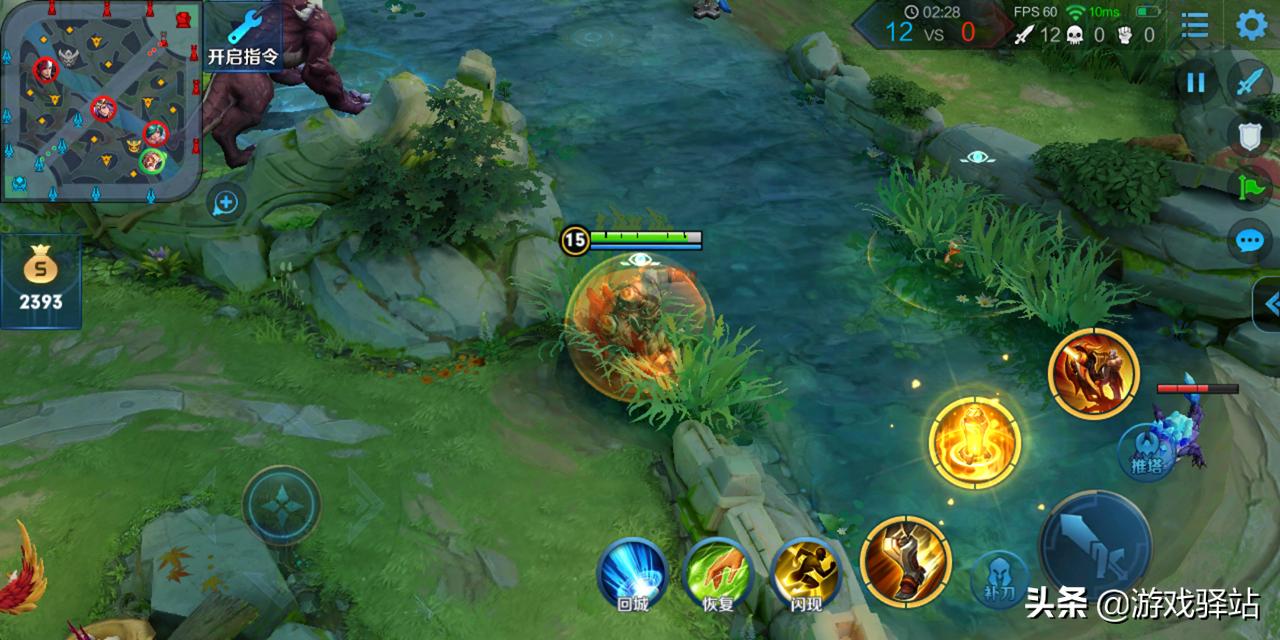Cast the ultimate skill with the warrior icon

point(1093,373)
